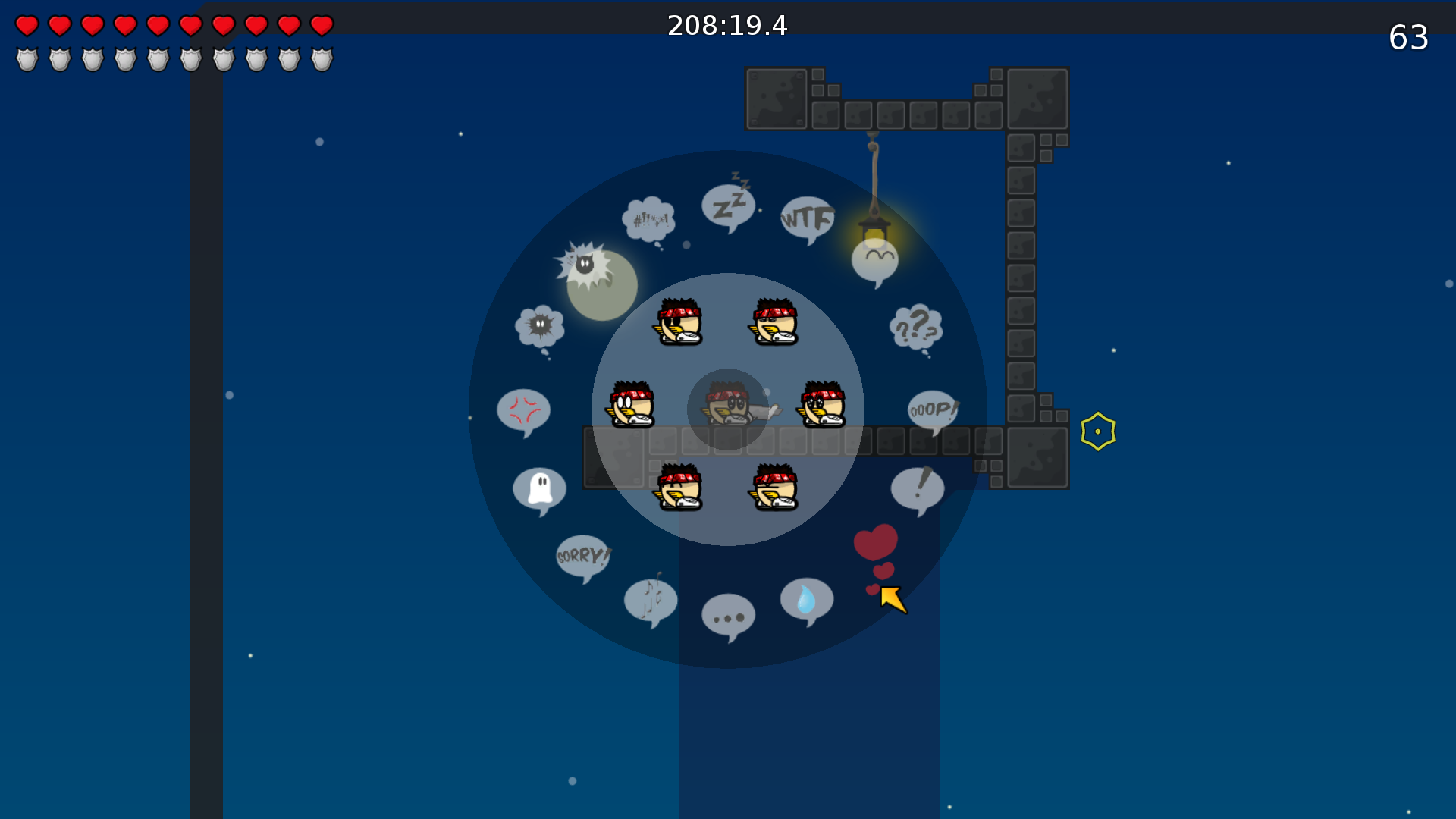Pick the SORRY! emote bubble
This screenshot has height=819, width=1456.
coord(582,558)
